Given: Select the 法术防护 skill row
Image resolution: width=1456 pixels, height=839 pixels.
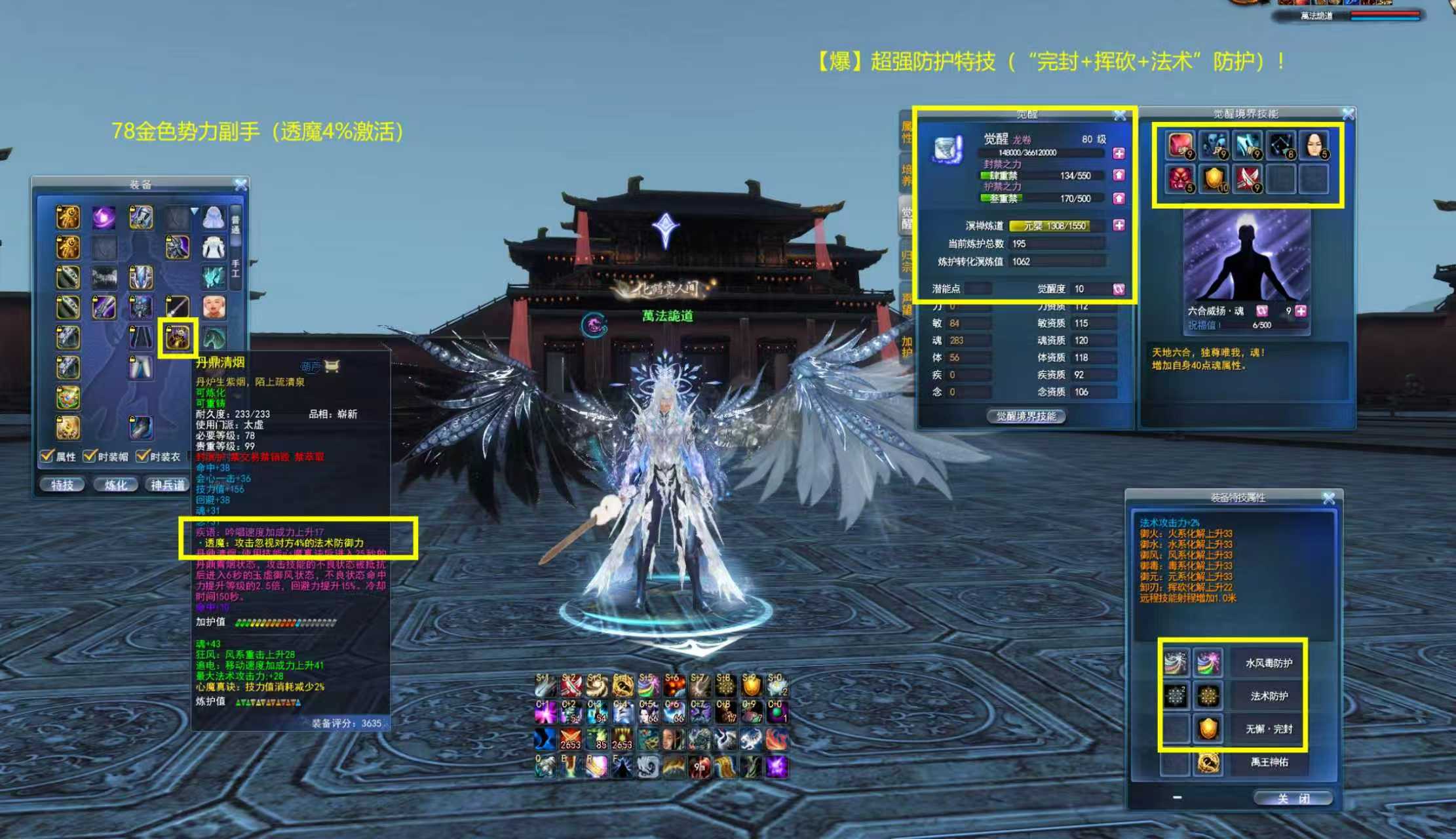Looking at the screenshot, I should (x=1269, y=696).
